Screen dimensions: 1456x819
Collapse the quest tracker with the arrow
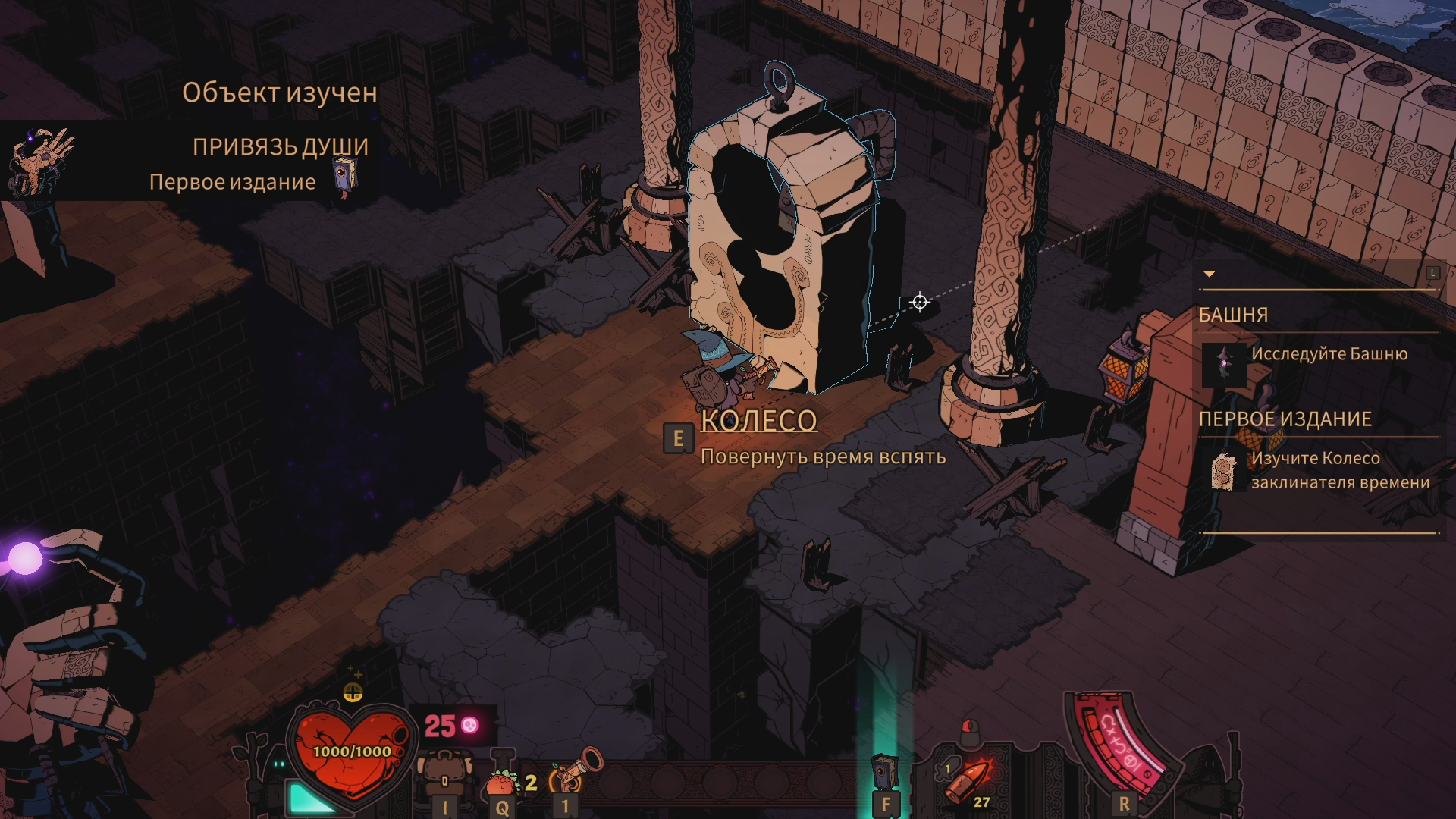(x=1210, y=274)
